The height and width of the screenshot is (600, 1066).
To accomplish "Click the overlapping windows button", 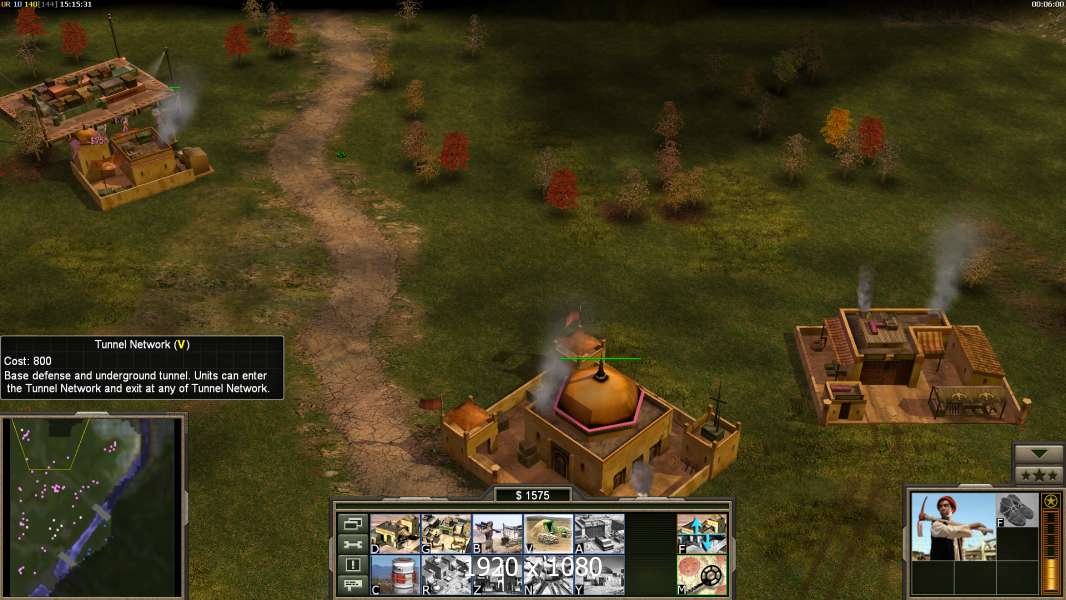I will [x=352, y=523].
